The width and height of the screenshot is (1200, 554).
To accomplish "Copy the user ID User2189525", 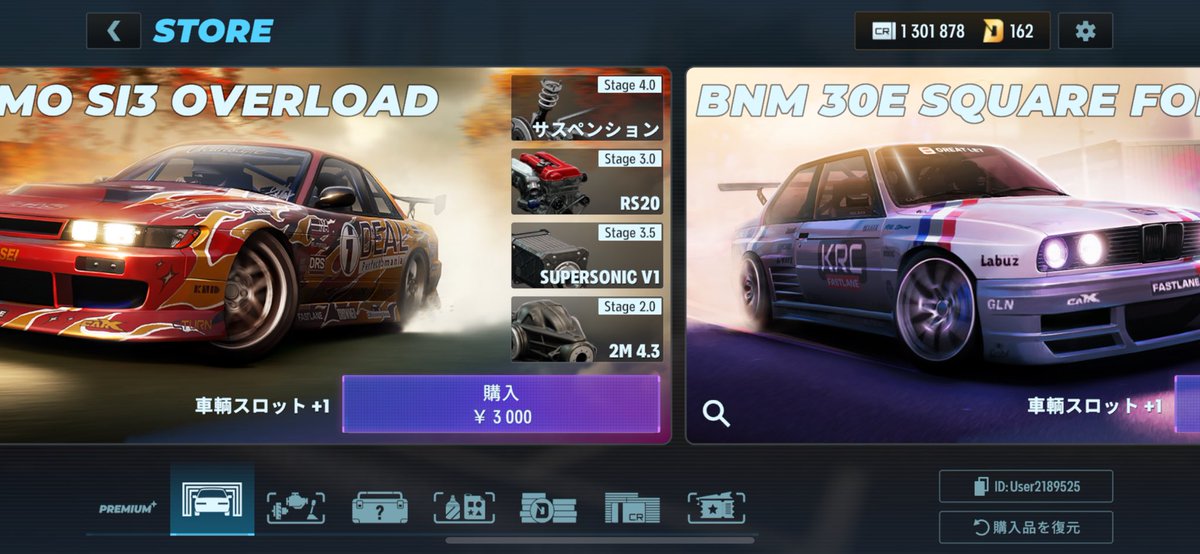I will pos(1025,487).
